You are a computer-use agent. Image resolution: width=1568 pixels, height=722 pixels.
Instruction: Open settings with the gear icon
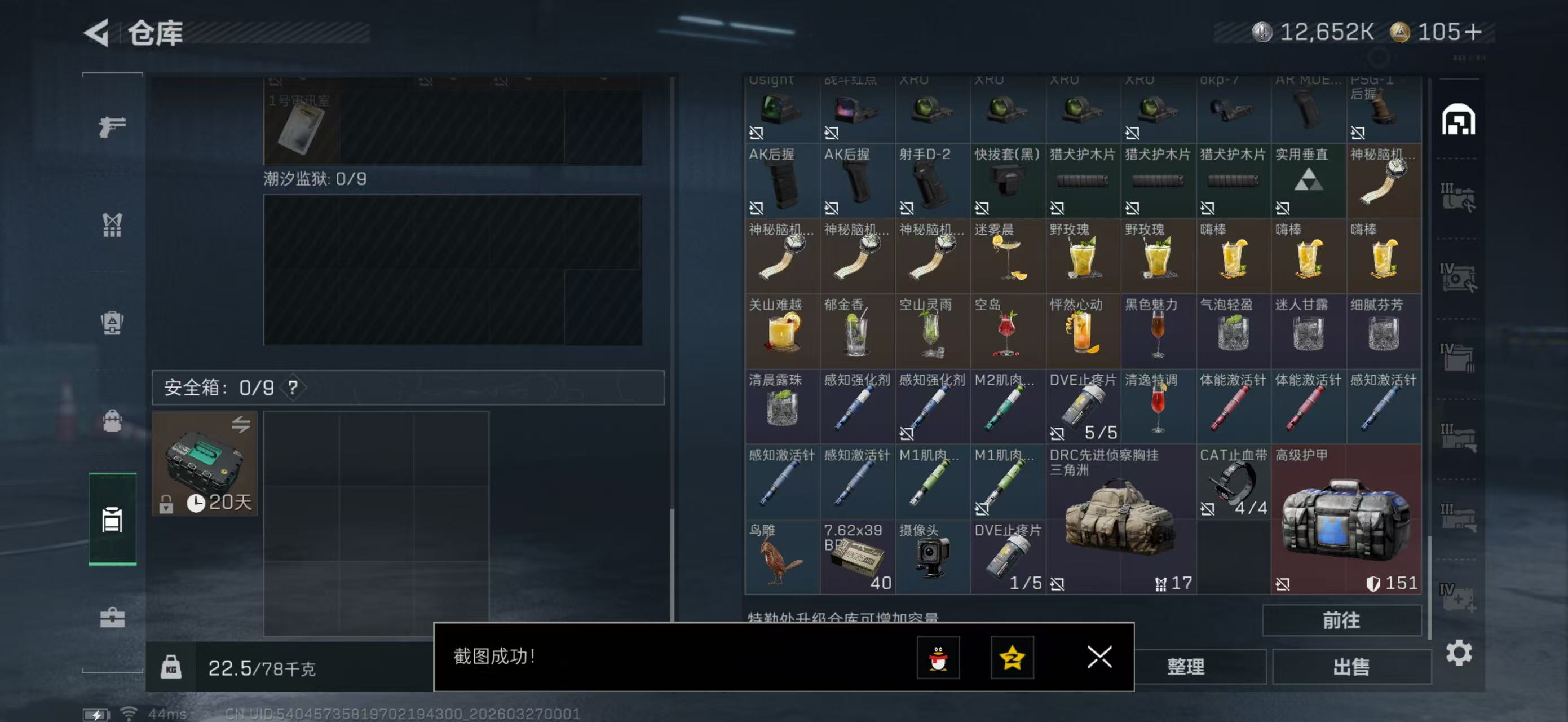[x=1459, y=653]
